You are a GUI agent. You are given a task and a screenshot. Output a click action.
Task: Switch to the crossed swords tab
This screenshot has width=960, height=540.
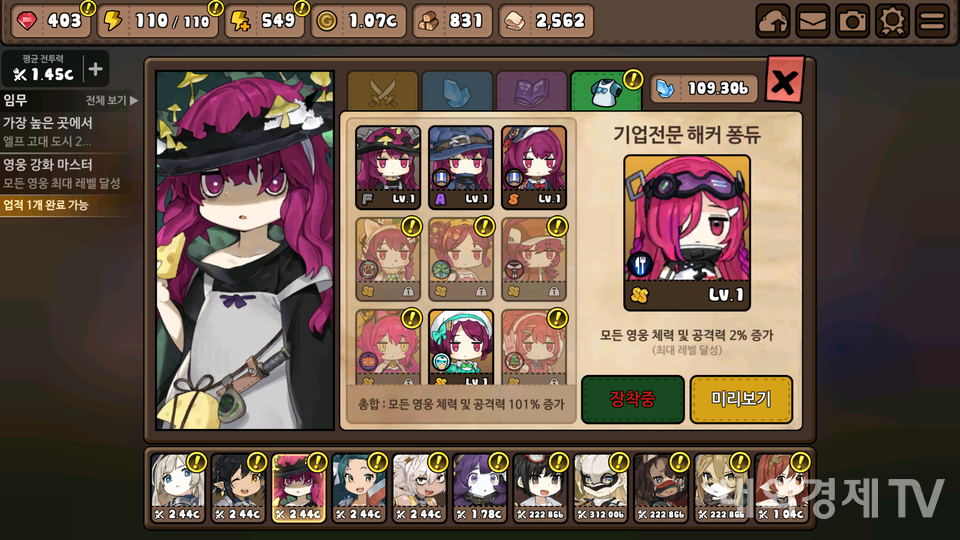pos(382,91)
